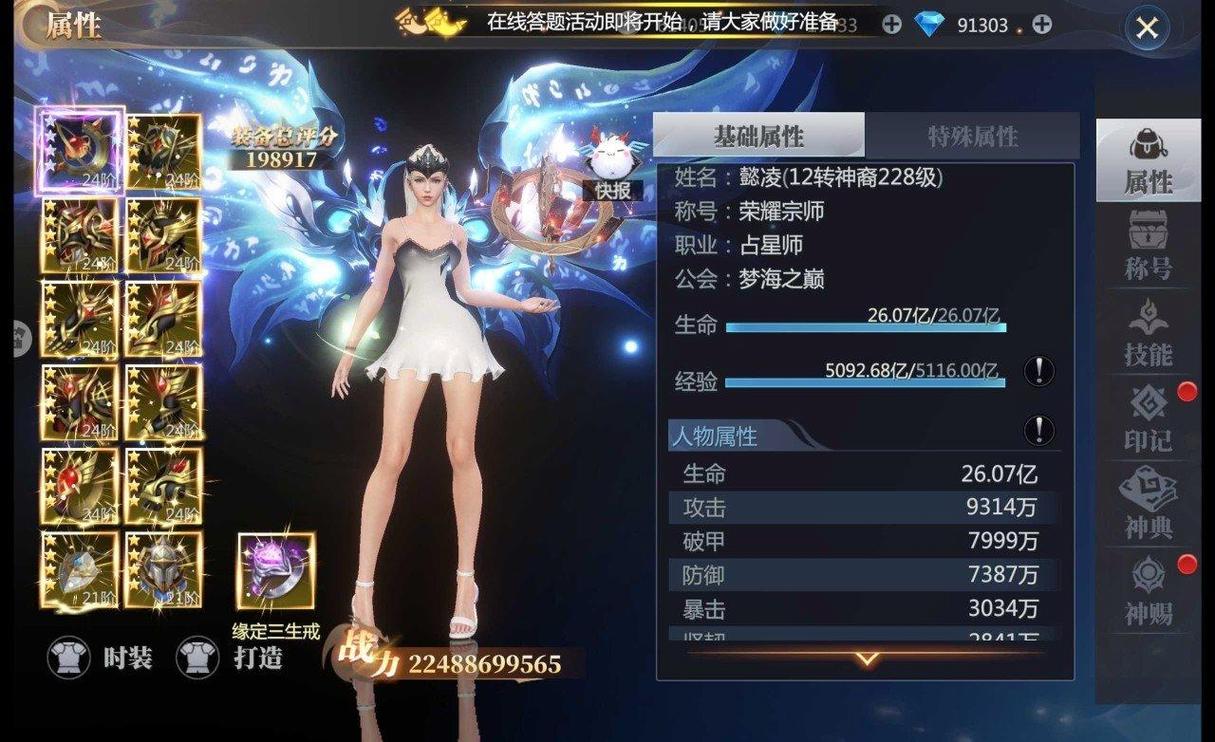This screenshot has width=1215, height=742.
Task: Open the 称号 side tab
Action: point(1147,246)
